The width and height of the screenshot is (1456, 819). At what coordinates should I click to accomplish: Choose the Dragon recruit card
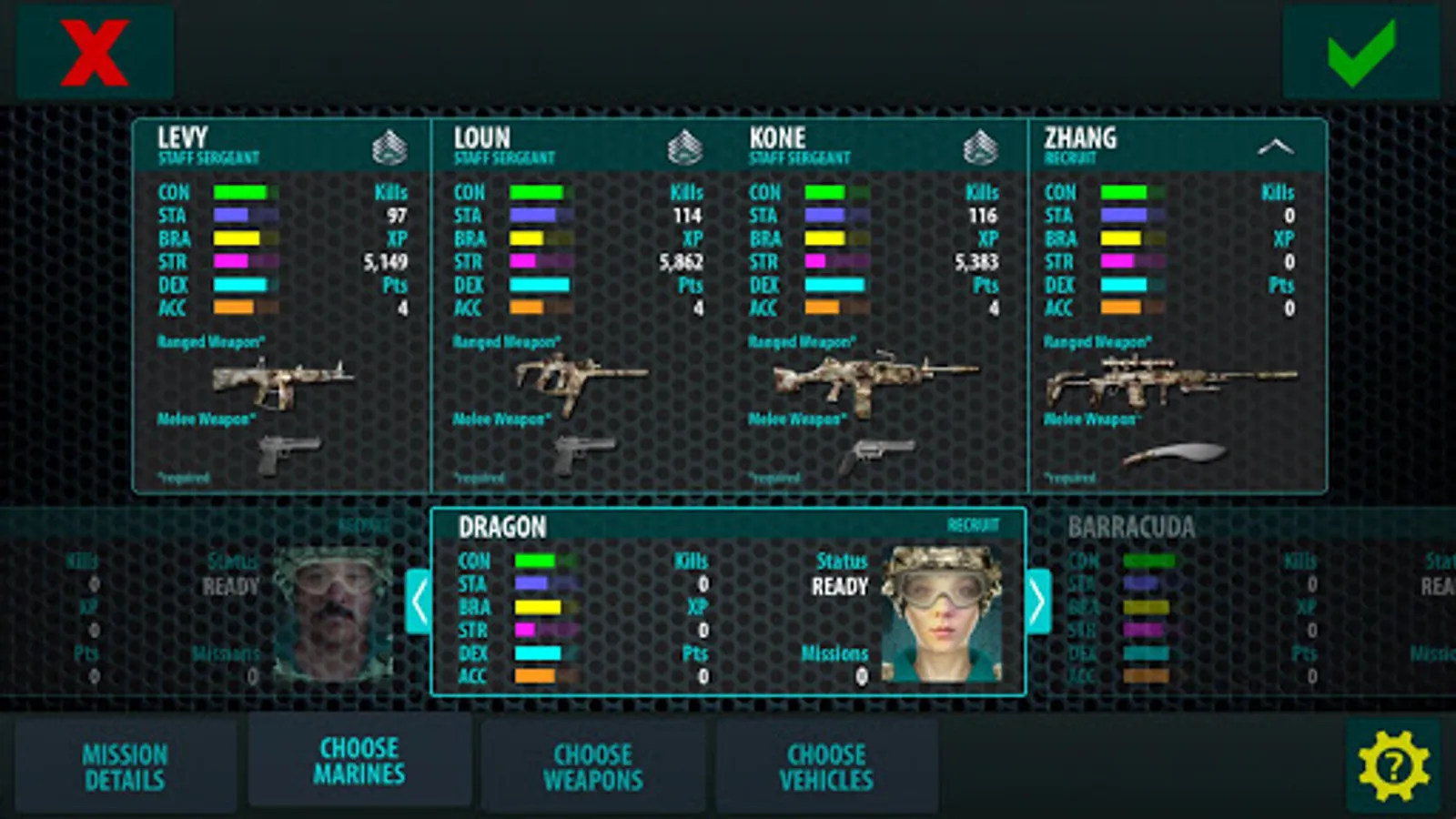[x=728, y=602]
